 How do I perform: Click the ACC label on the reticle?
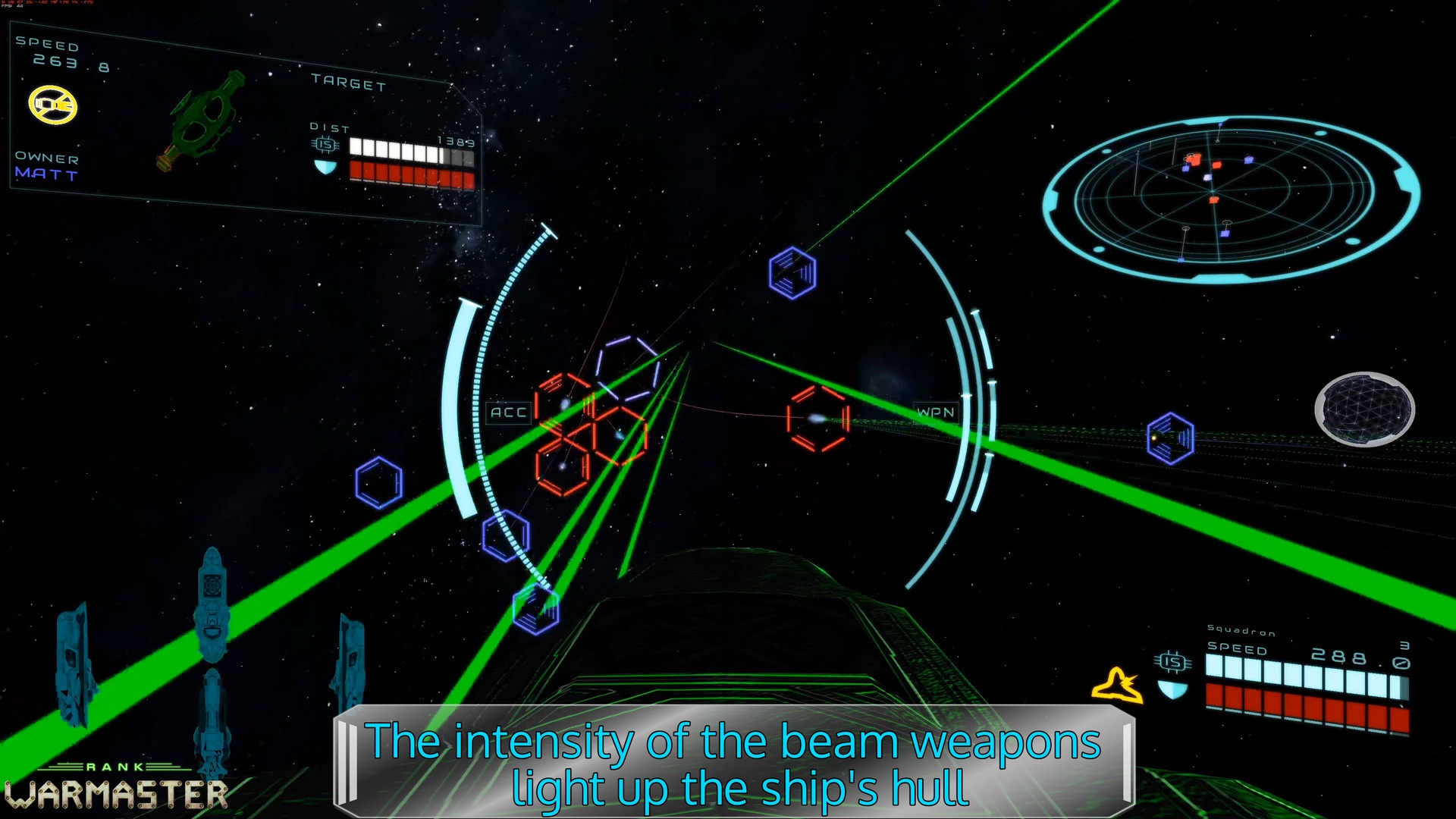(x=508, y=413)
